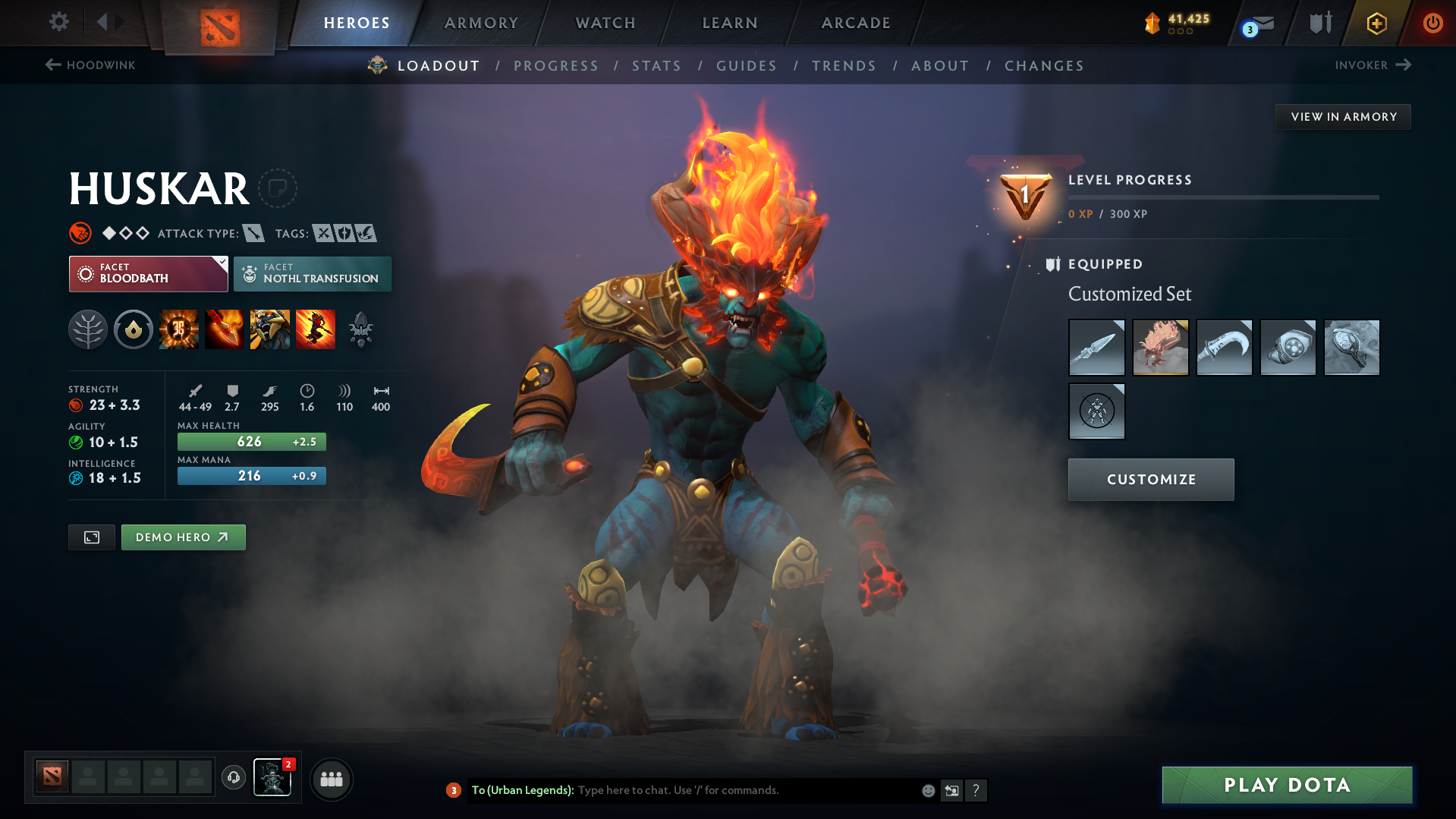1456x819 pixels.
Task: Open the settings gear icon
Action: coord(58,22)
